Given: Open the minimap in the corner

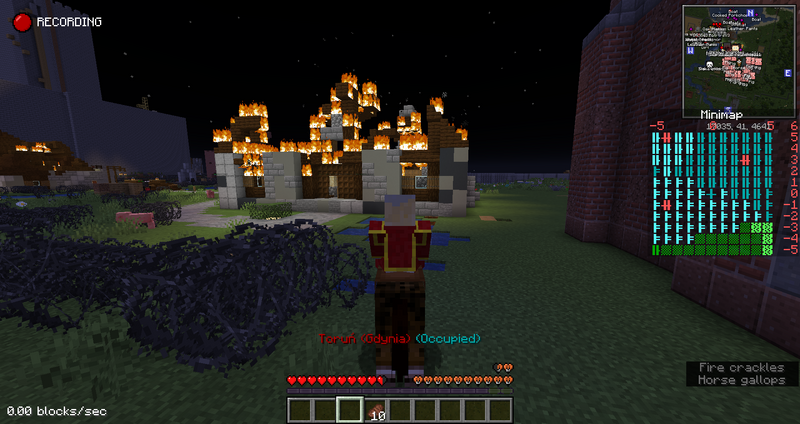Looking at the screenshot, I should 738,58.
